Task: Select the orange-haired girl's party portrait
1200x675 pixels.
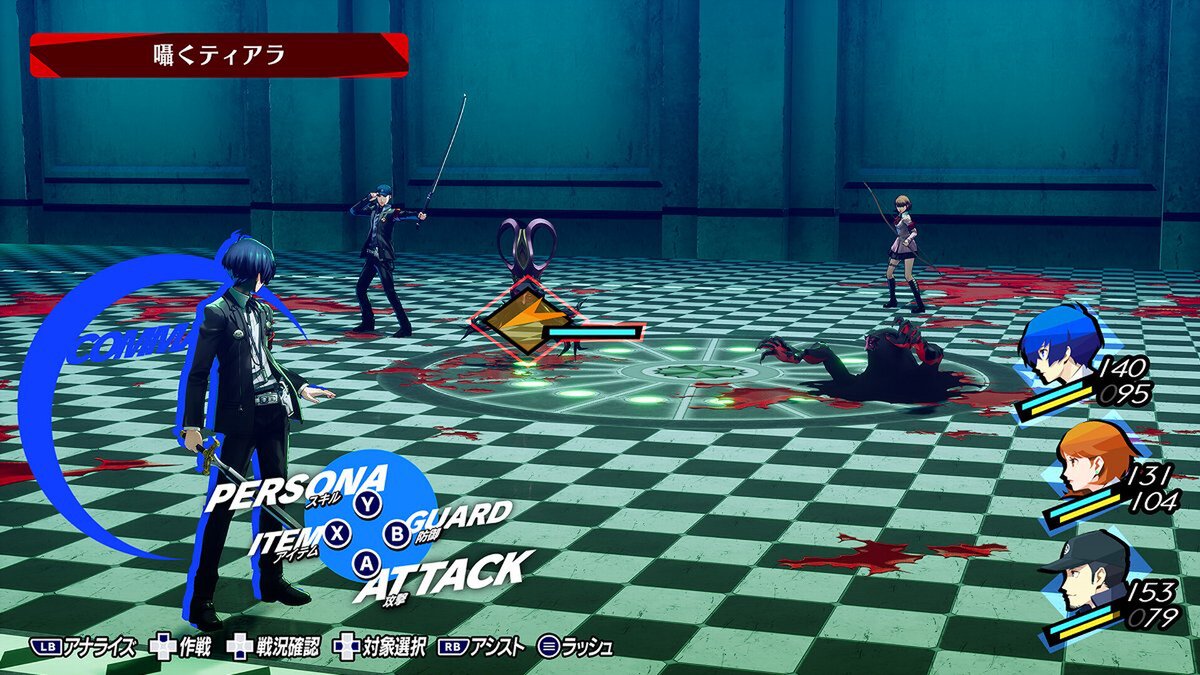Action: (x=1088, y=460)
